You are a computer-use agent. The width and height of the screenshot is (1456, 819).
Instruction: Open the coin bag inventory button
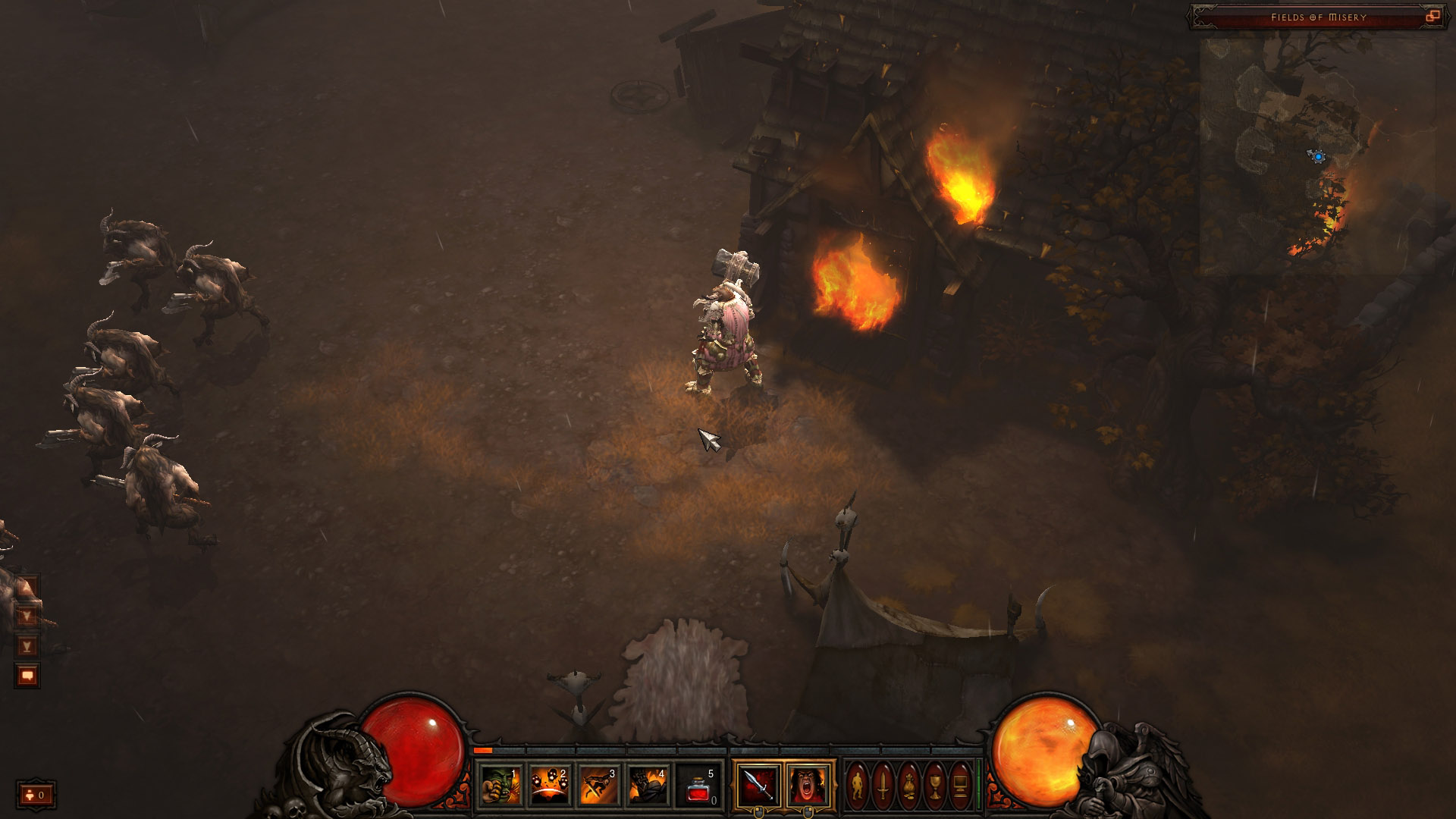coord(909,784)
